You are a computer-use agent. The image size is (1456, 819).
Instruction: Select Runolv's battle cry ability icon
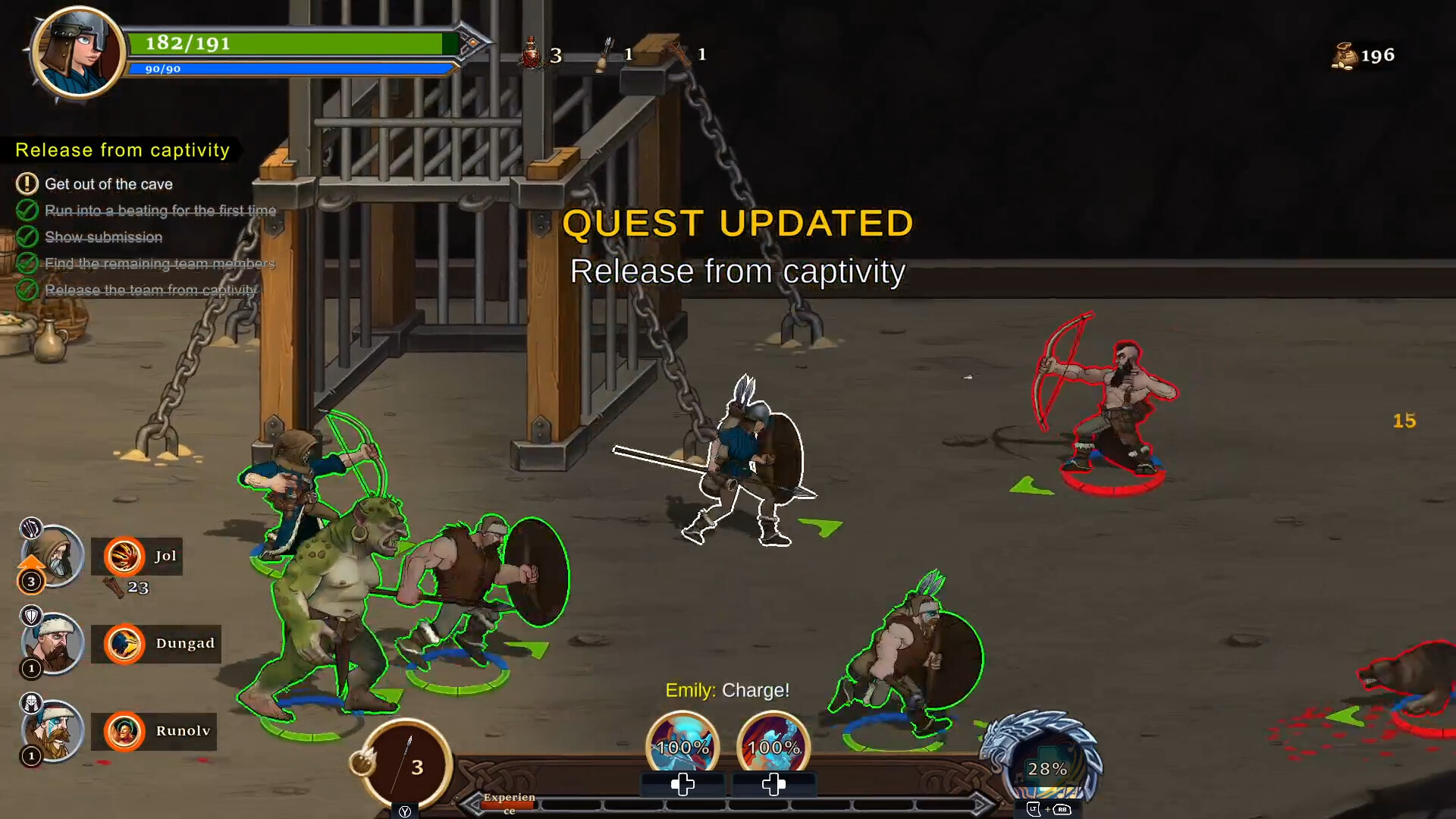coord(126,731)
